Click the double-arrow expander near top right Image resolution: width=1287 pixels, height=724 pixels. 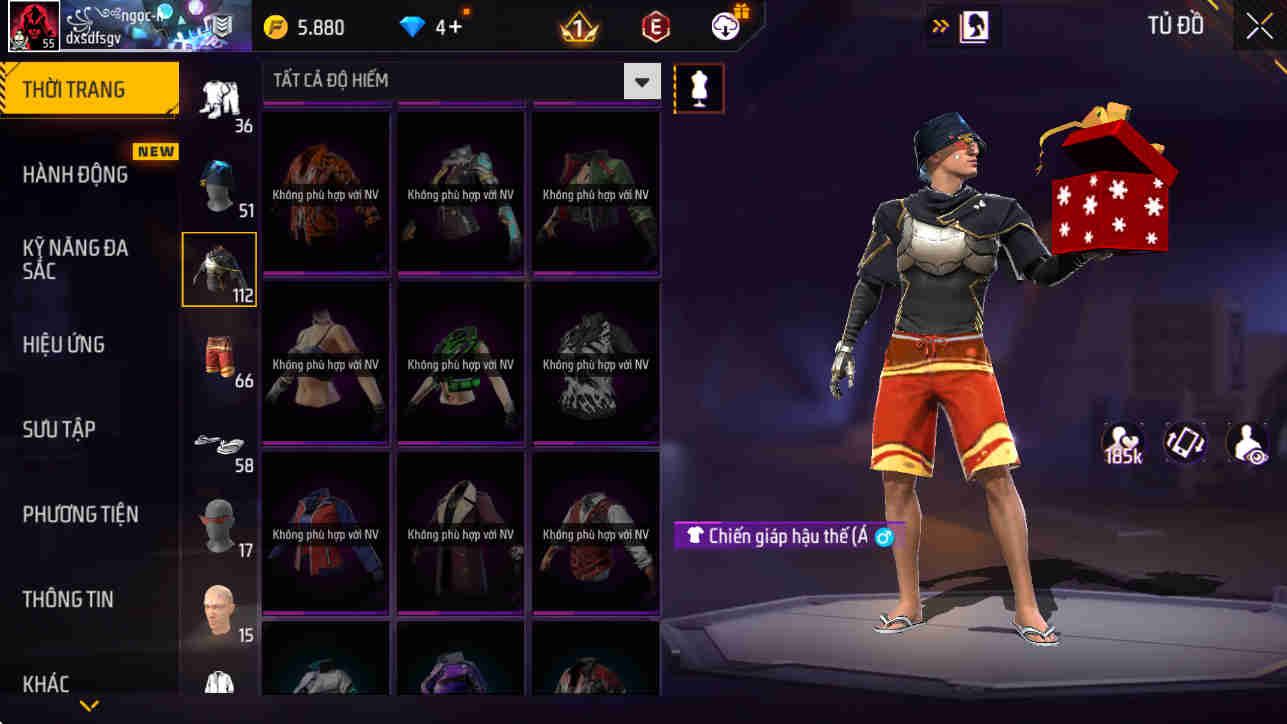(938, 26)
